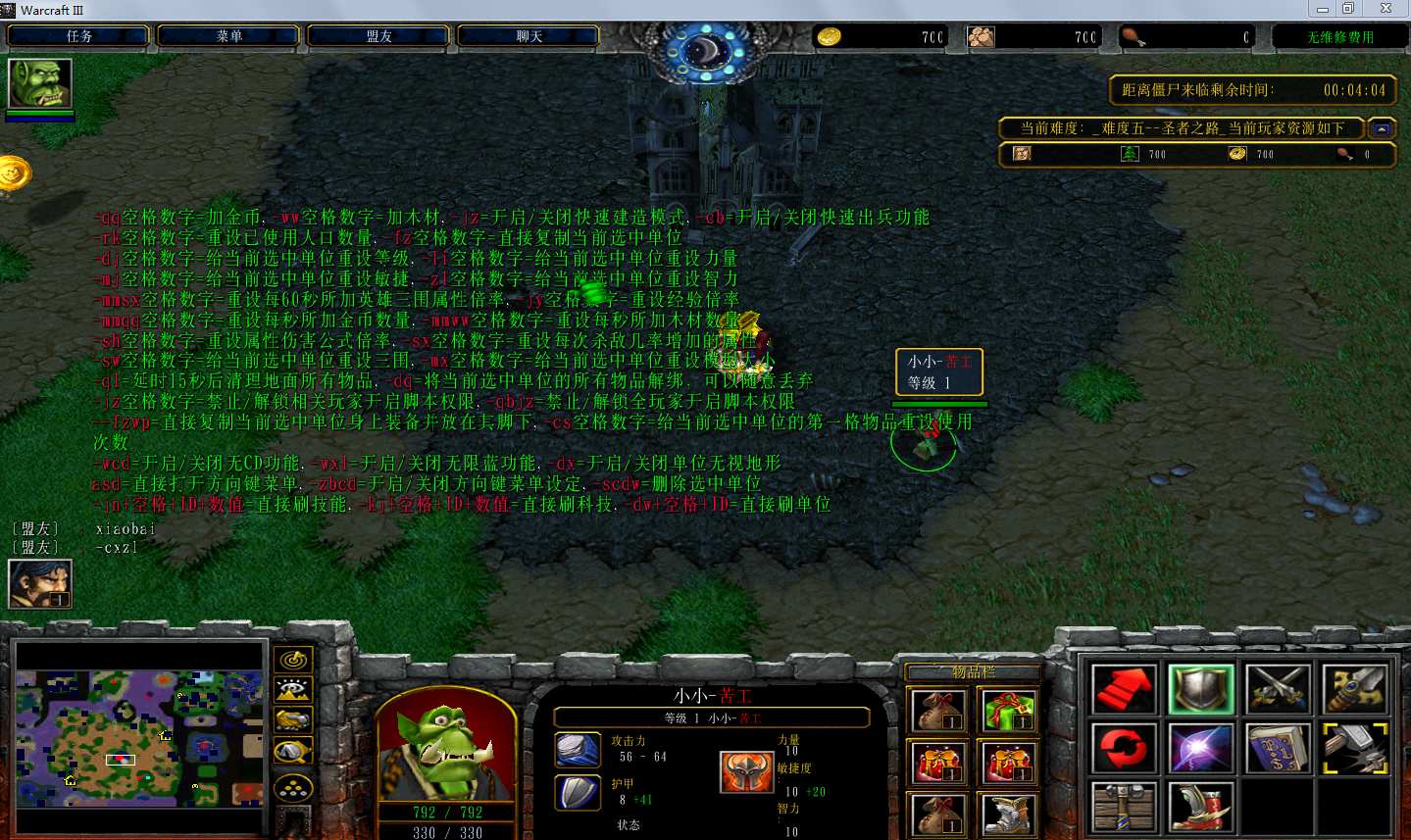This screenshot has height=840, width=1411.
Task: Open the 任务 quest log
Action: 78,36
